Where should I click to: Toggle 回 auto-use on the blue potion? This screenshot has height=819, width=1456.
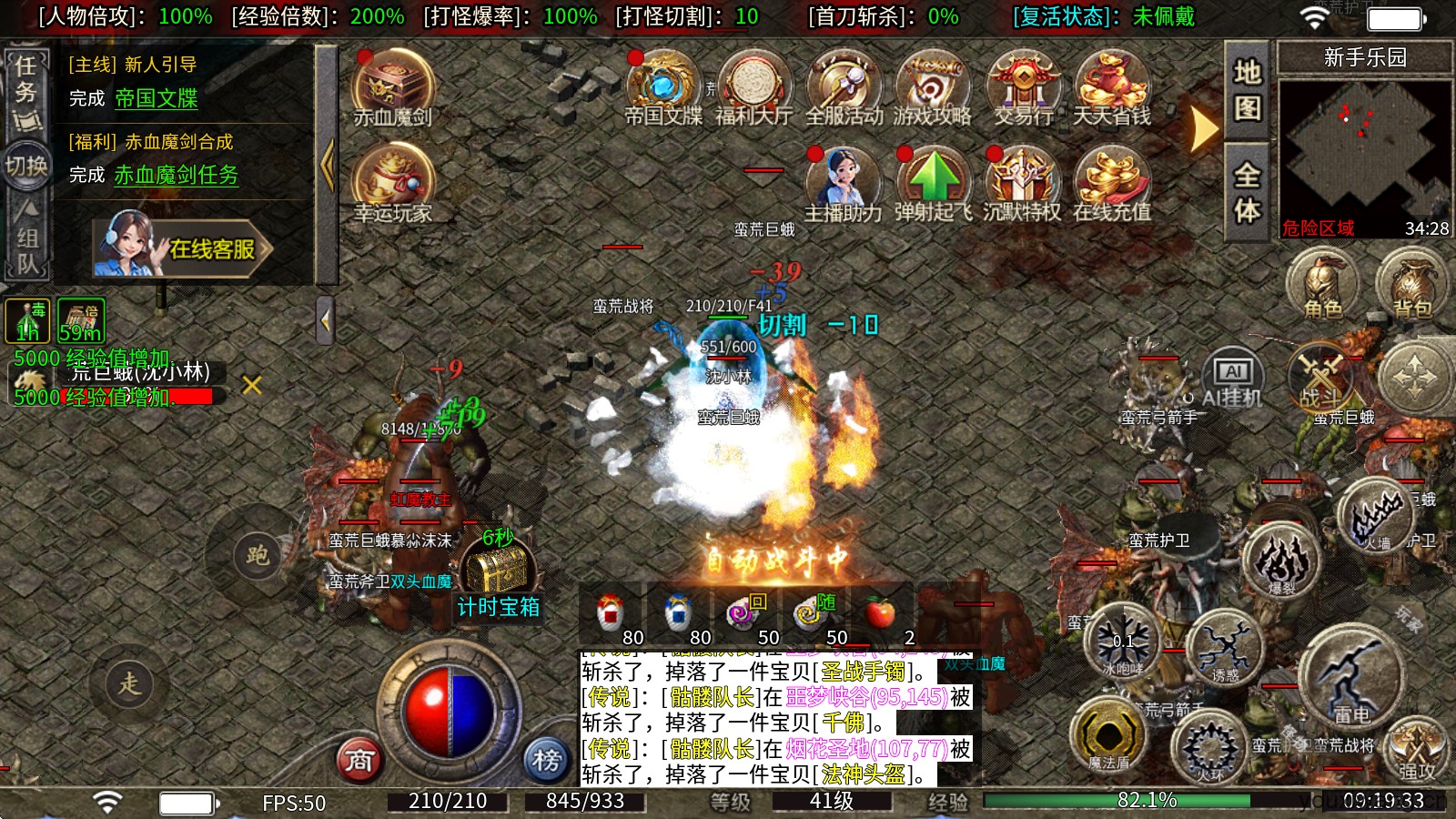(760, 602)
